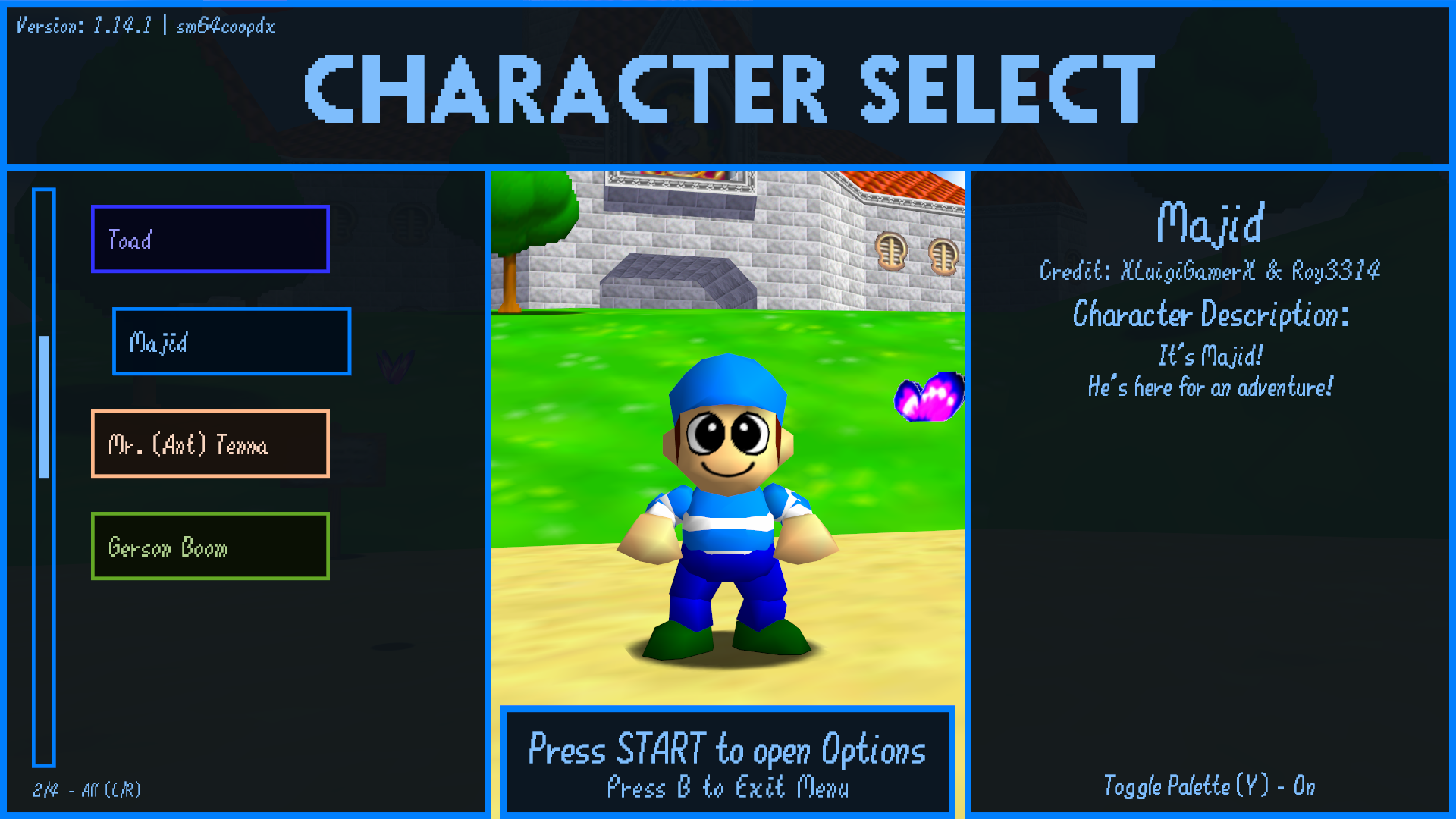Click the Version 1.14.1 sm64coopdx text
The width and height of the screenshot is (1456, 819).
click(144, 27)
